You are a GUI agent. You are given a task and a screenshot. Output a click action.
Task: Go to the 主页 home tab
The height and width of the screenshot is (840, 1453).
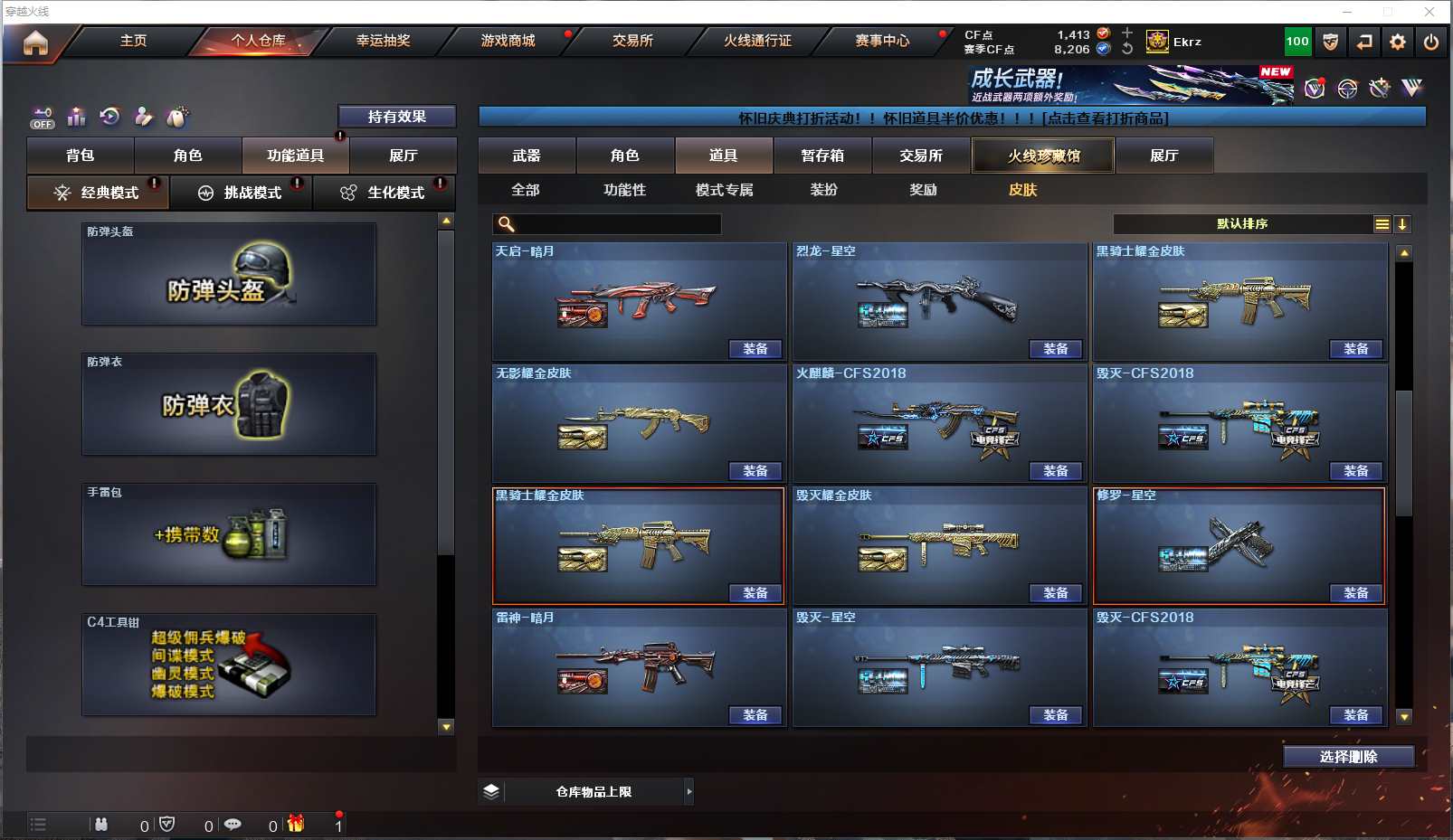[x=133, y=41]
